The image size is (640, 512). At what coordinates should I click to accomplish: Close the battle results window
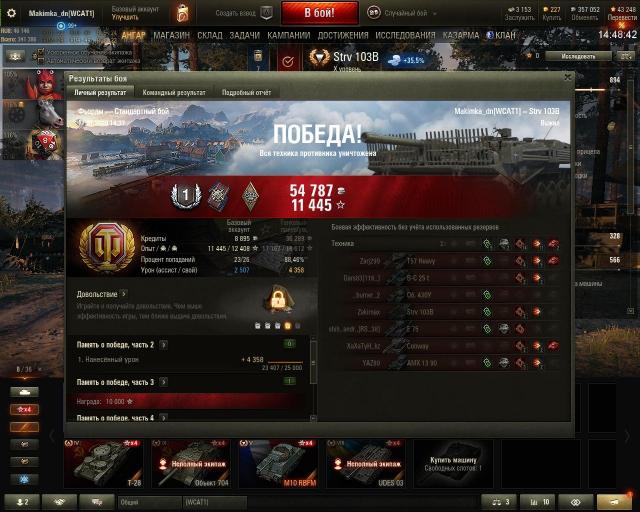tap(567, 76)
